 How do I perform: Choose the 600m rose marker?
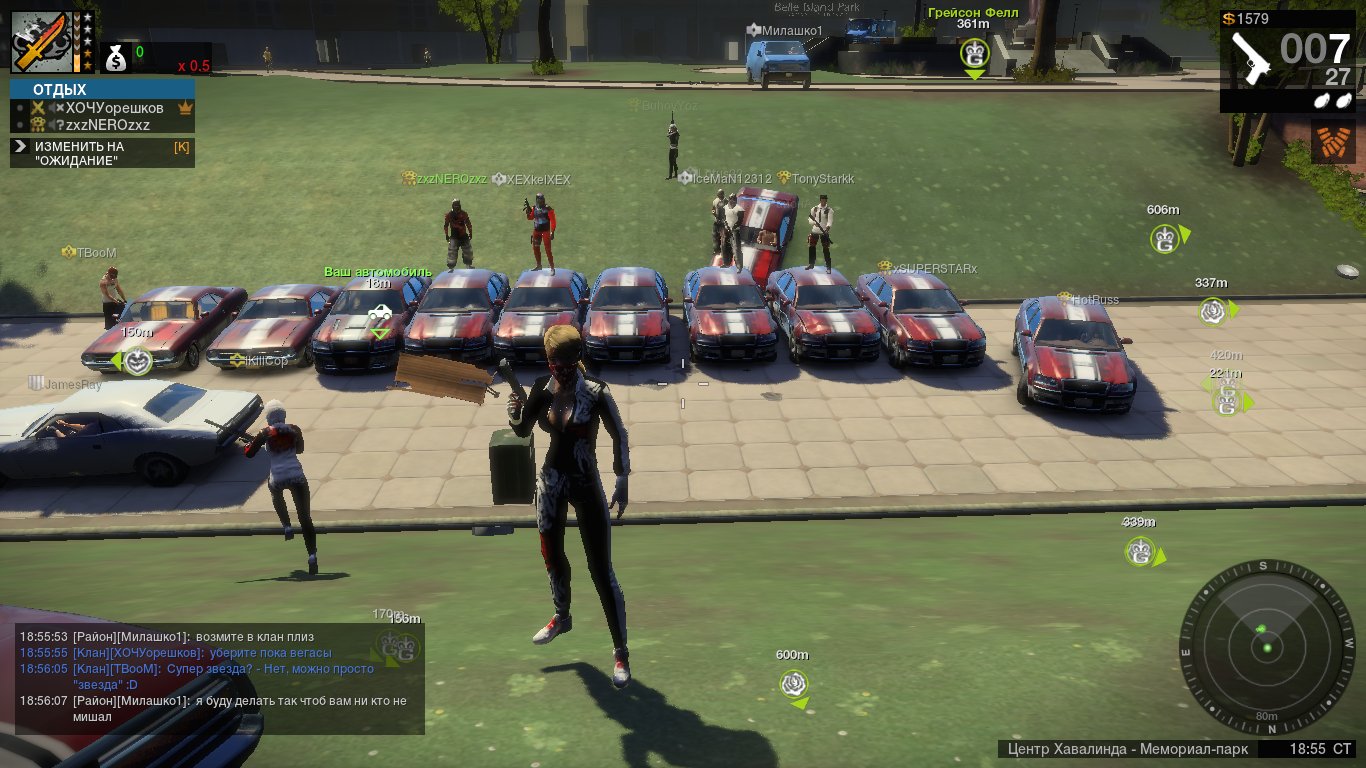[x=793, y=684]
